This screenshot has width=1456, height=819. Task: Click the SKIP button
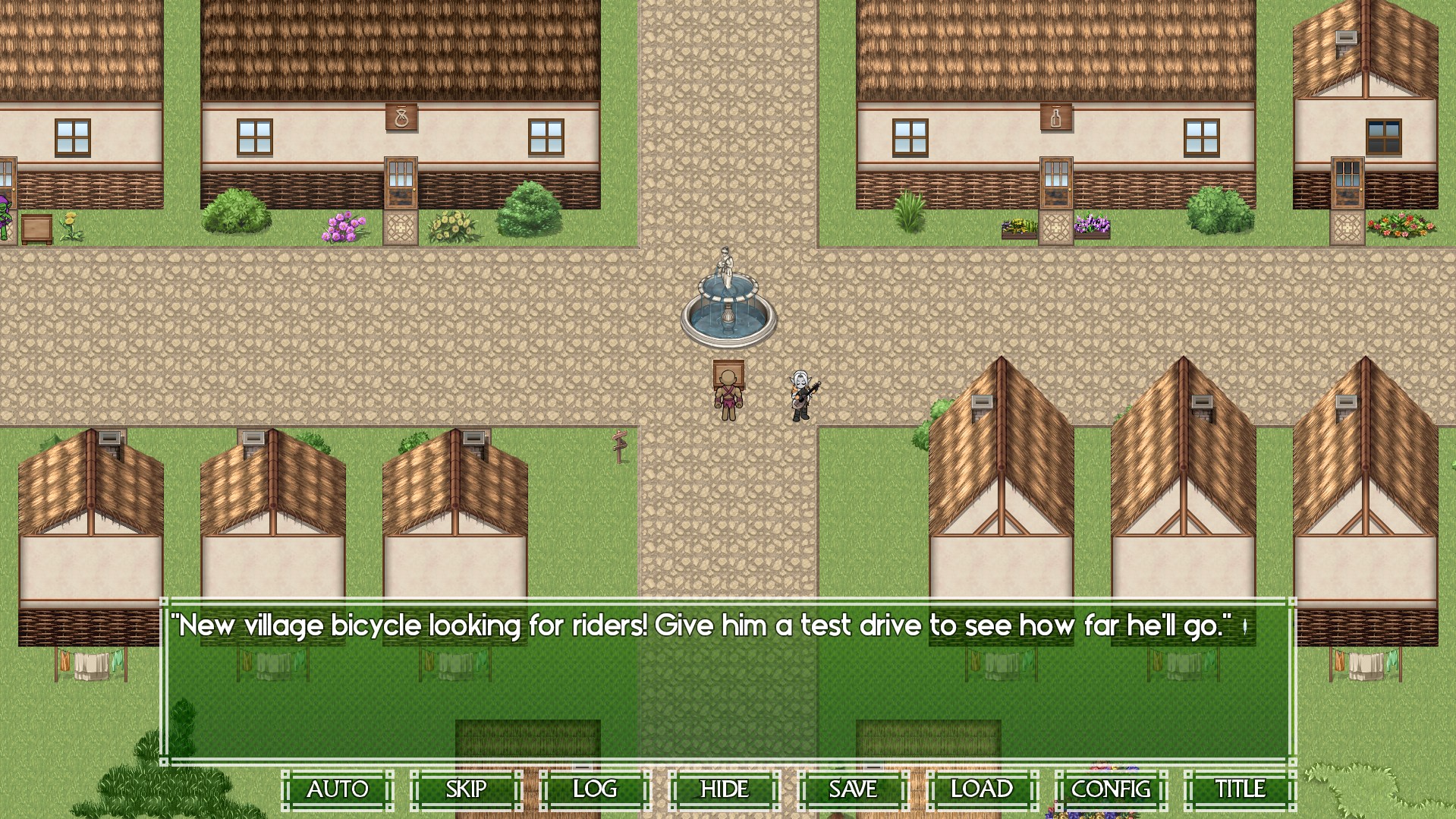[x=467, y=790]
